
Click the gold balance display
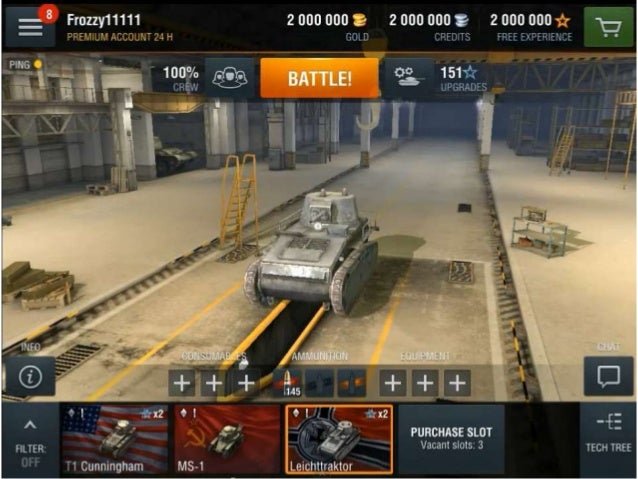[327, 26]
